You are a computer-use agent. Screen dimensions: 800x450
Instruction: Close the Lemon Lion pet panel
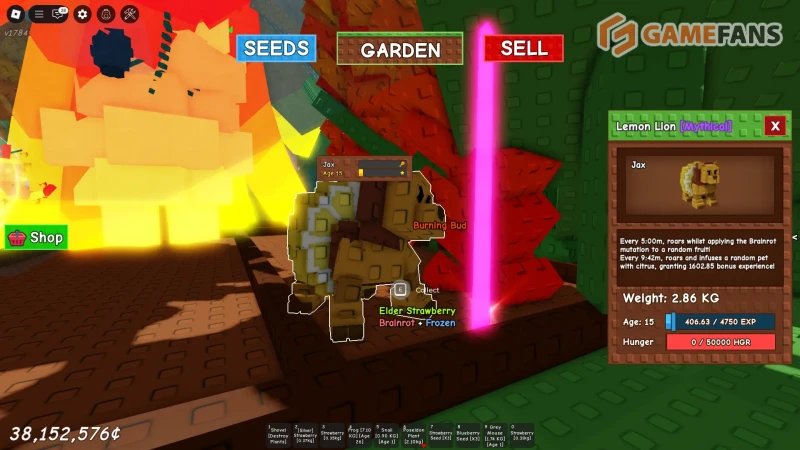point(774,126)
